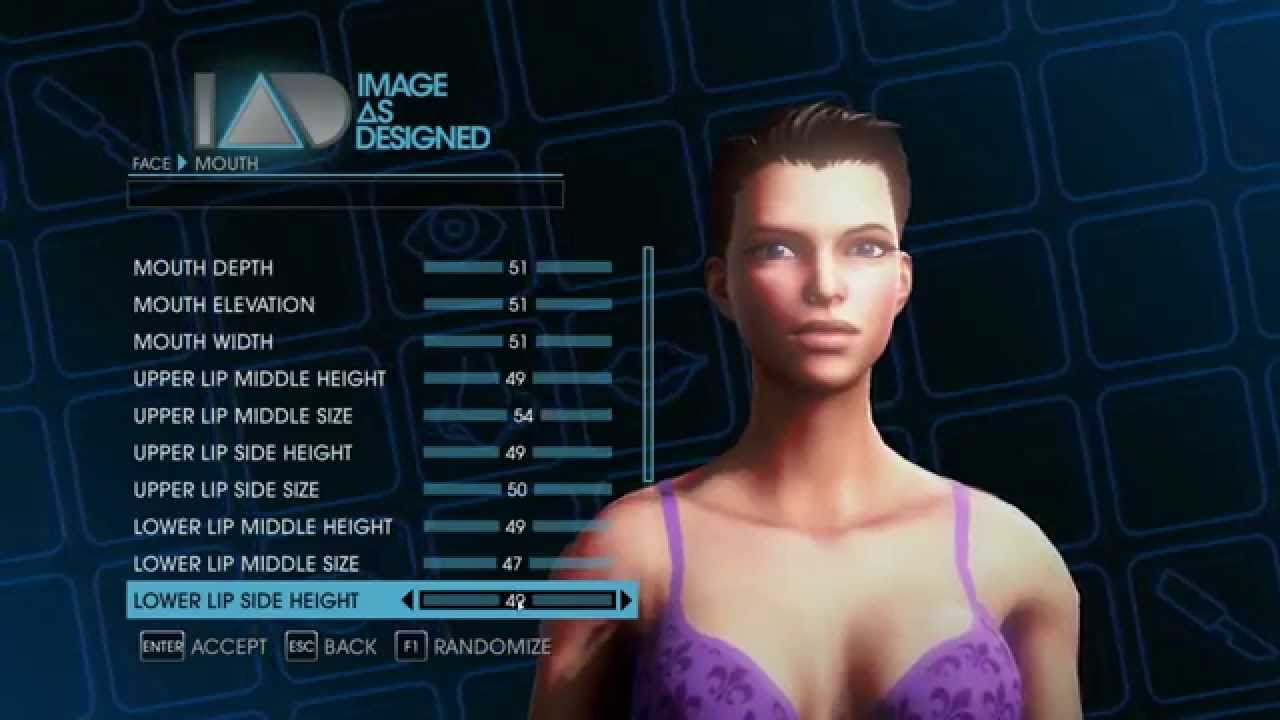Screen dimensions: 1280x720
Task: Select the Mouth Width entry
Action: pos(203,342)
